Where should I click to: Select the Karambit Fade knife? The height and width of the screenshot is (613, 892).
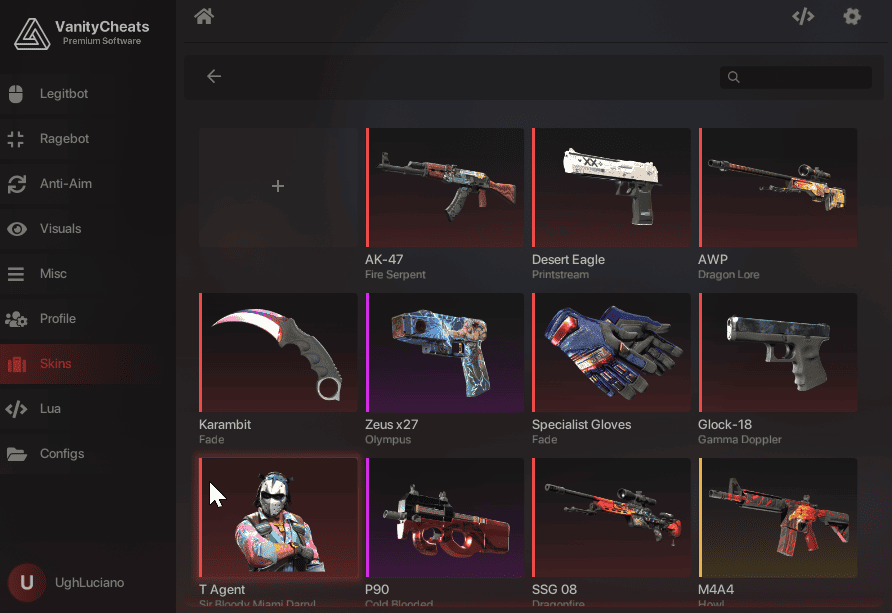278,352
